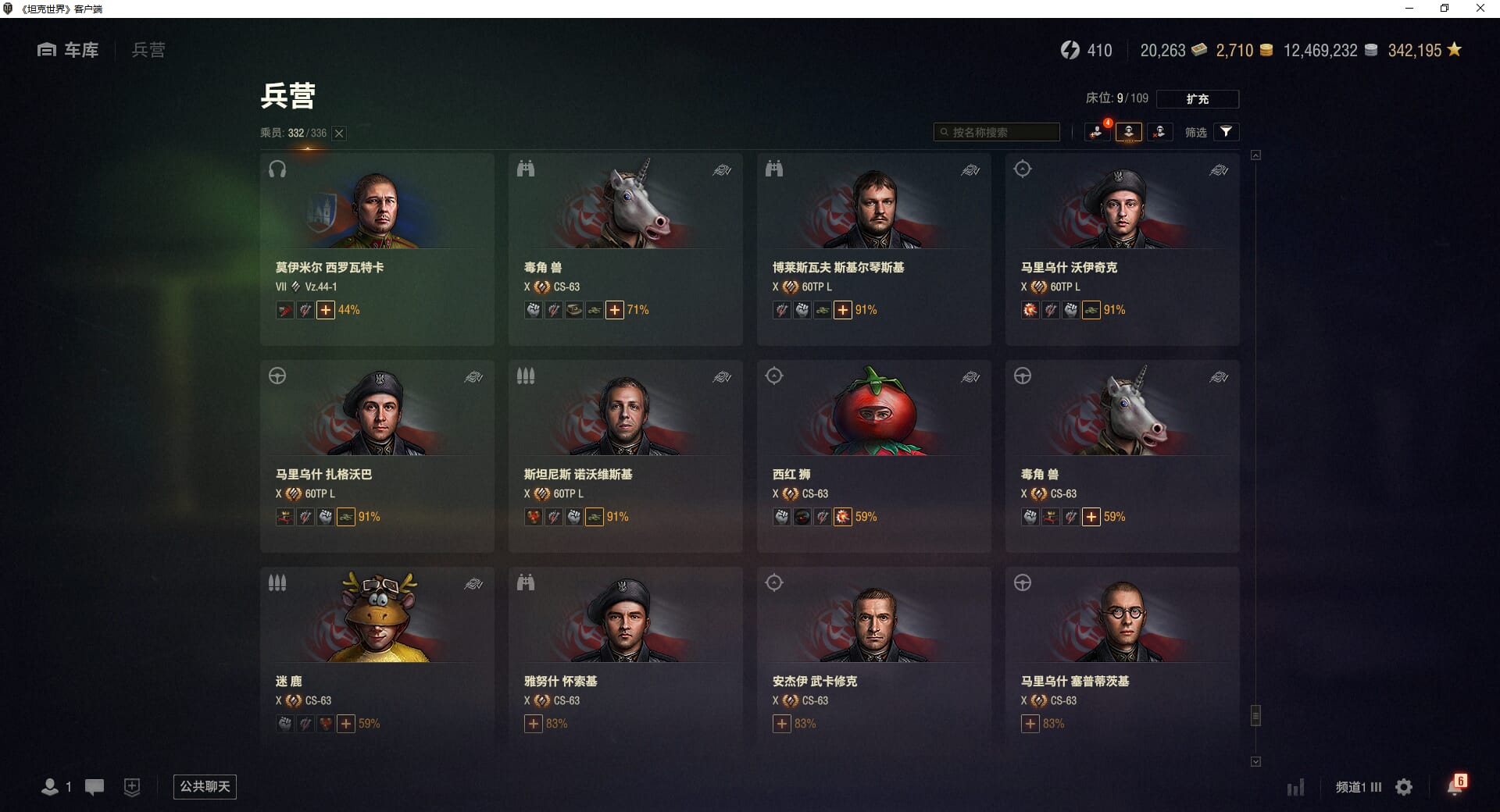Open the 公共聊天 public chat button
The height and width of the screenshot is (812, 1500).
point(205,786)
